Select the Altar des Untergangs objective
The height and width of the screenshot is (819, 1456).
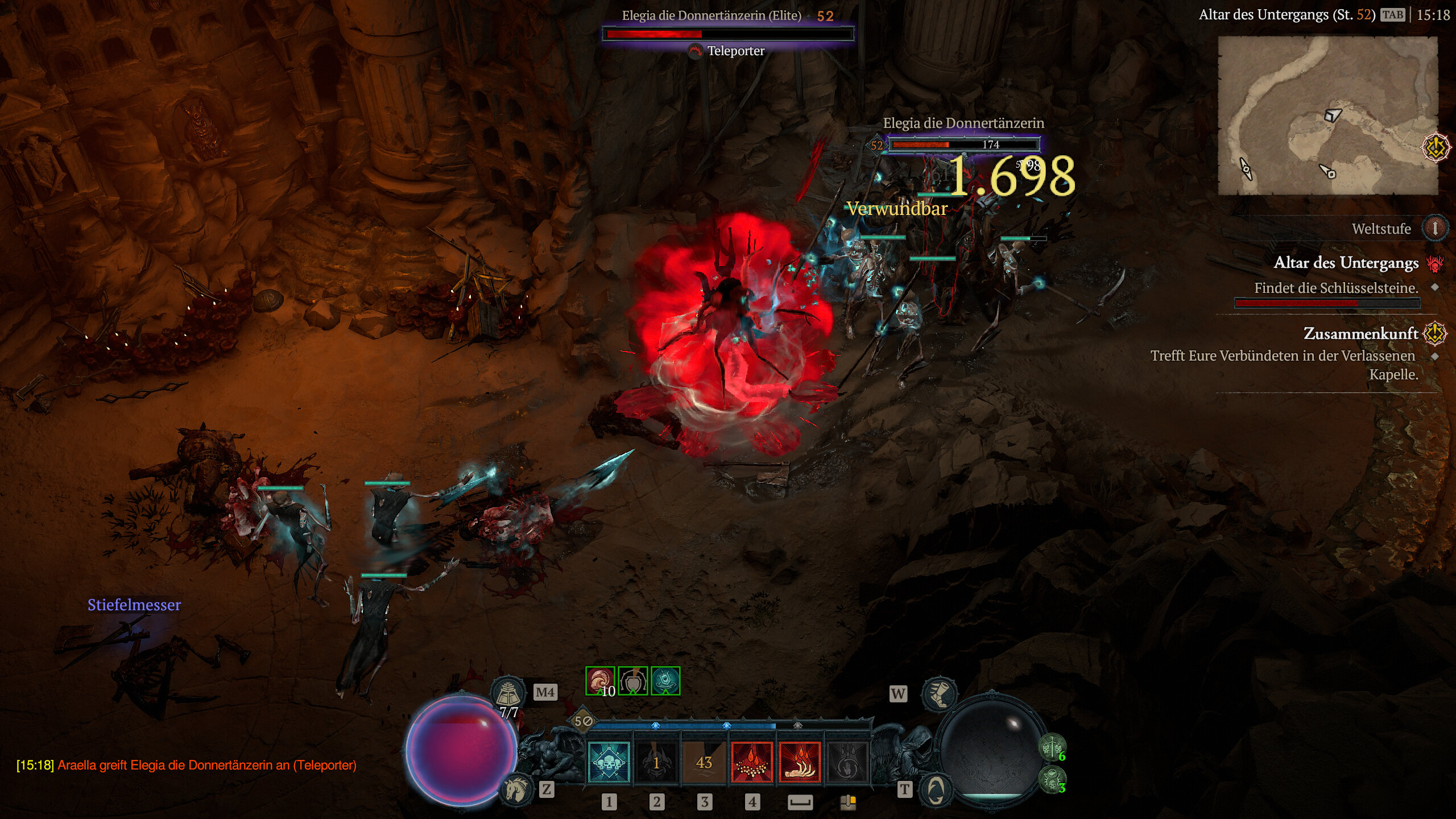[1346, 263]
